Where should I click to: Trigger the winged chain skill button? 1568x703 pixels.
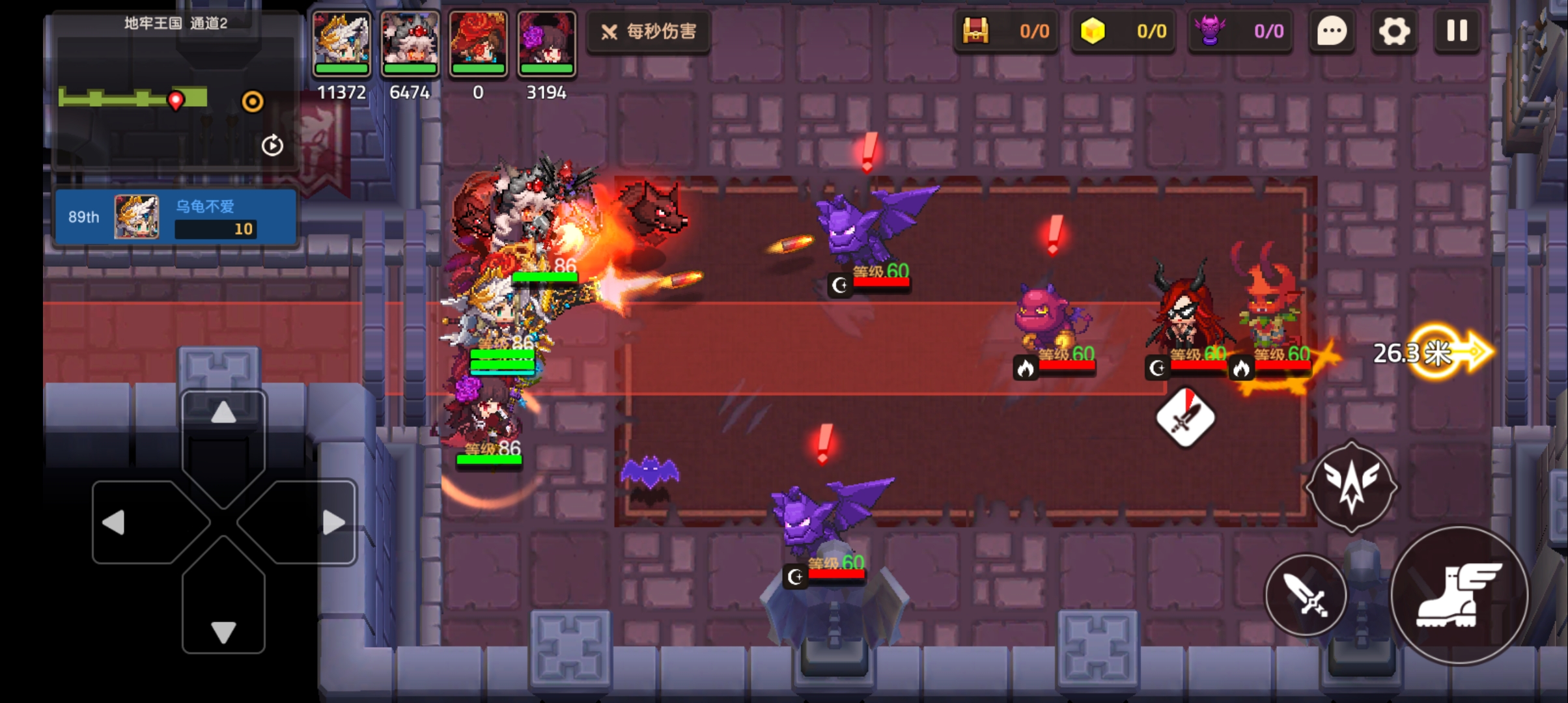(x=1351, y=488)
